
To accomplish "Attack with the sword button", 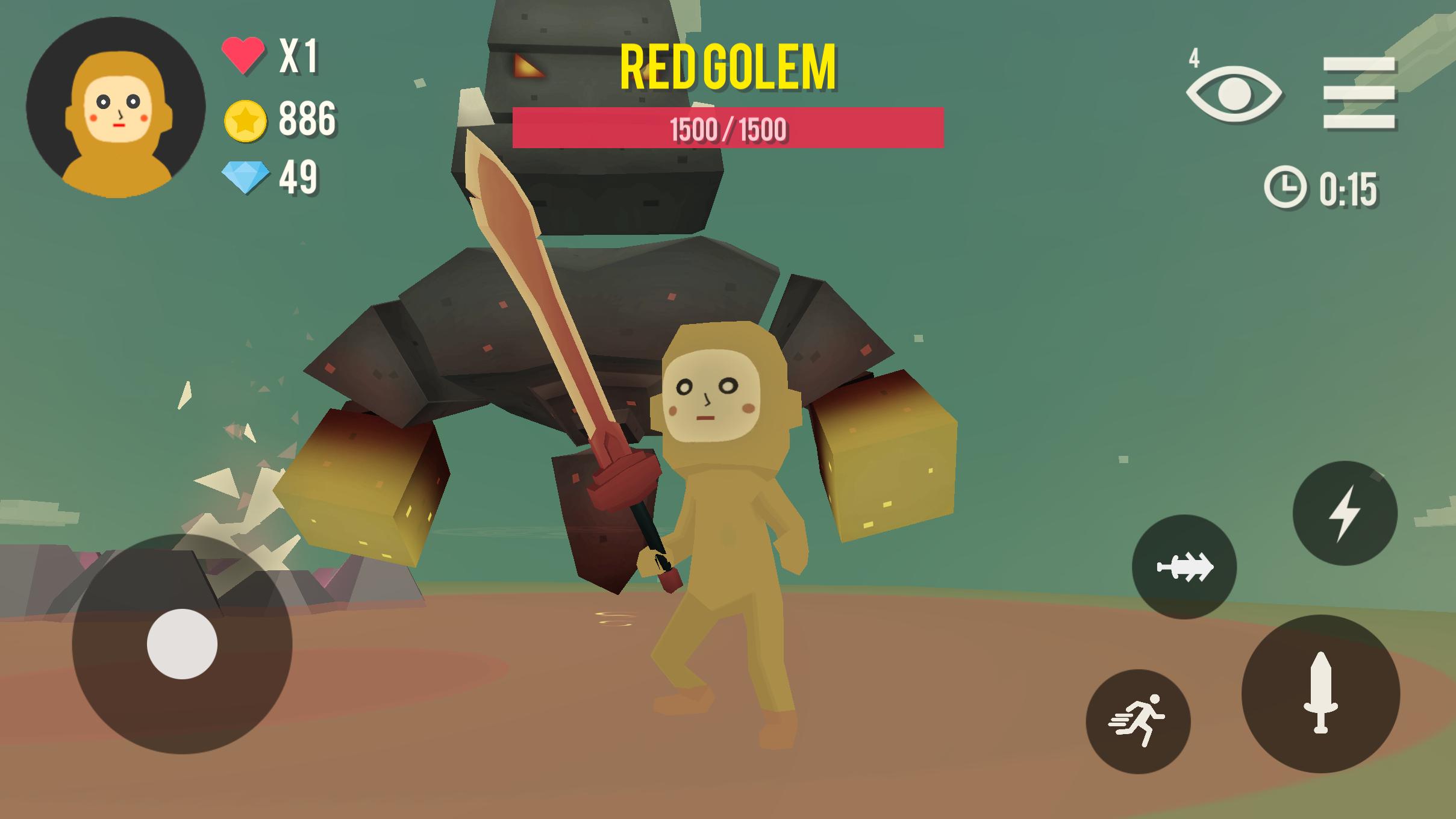I will click(1320, 693).
